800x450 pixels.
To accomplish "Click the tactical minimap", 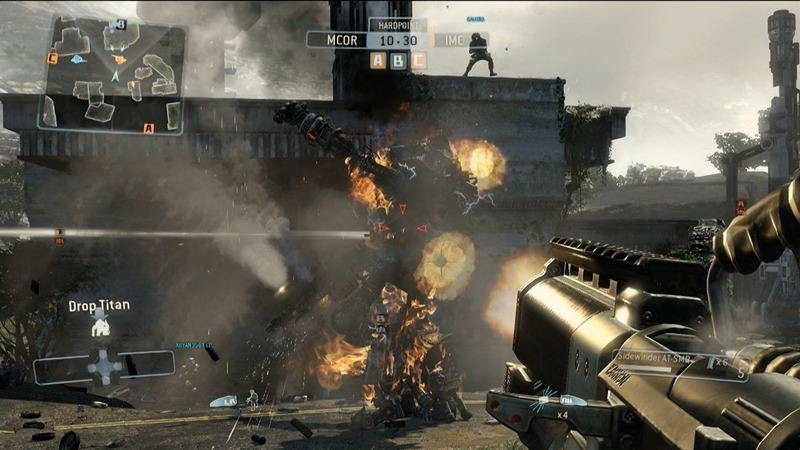I will [112, 75].
